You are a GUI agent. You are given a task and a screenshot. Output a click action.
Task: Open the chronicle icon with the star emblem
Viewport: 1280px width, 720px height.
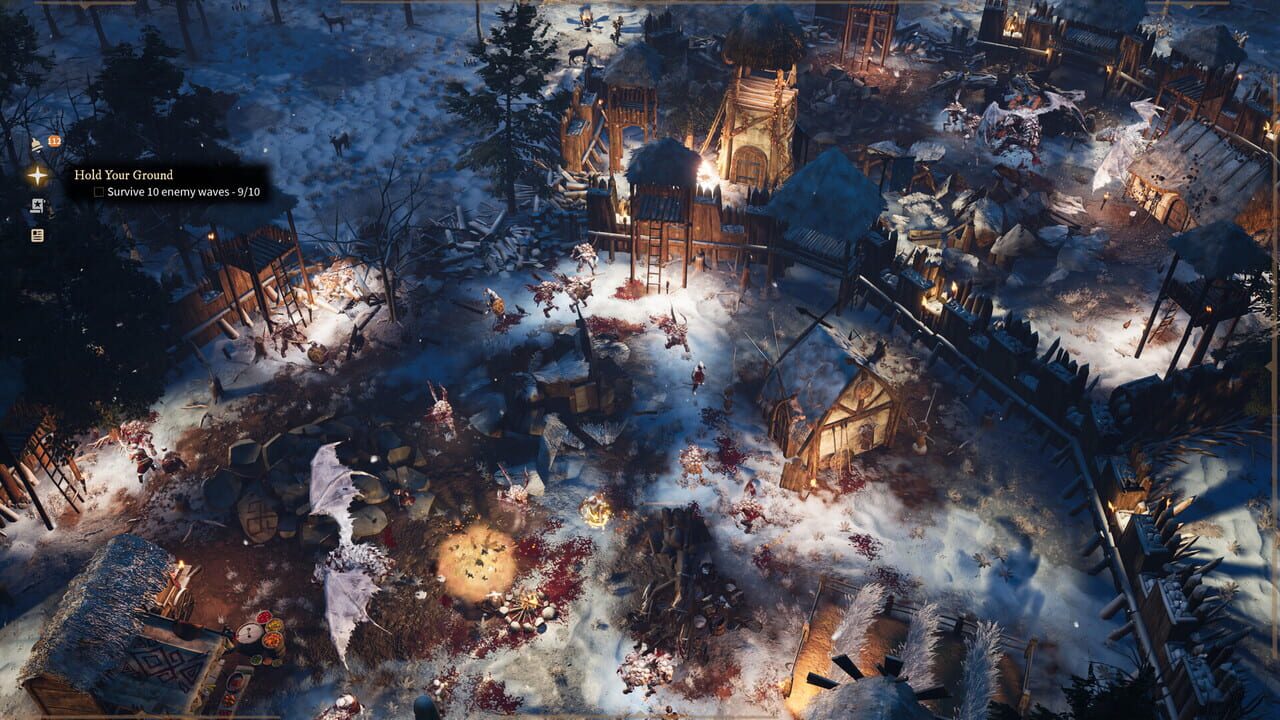(37, 206)
